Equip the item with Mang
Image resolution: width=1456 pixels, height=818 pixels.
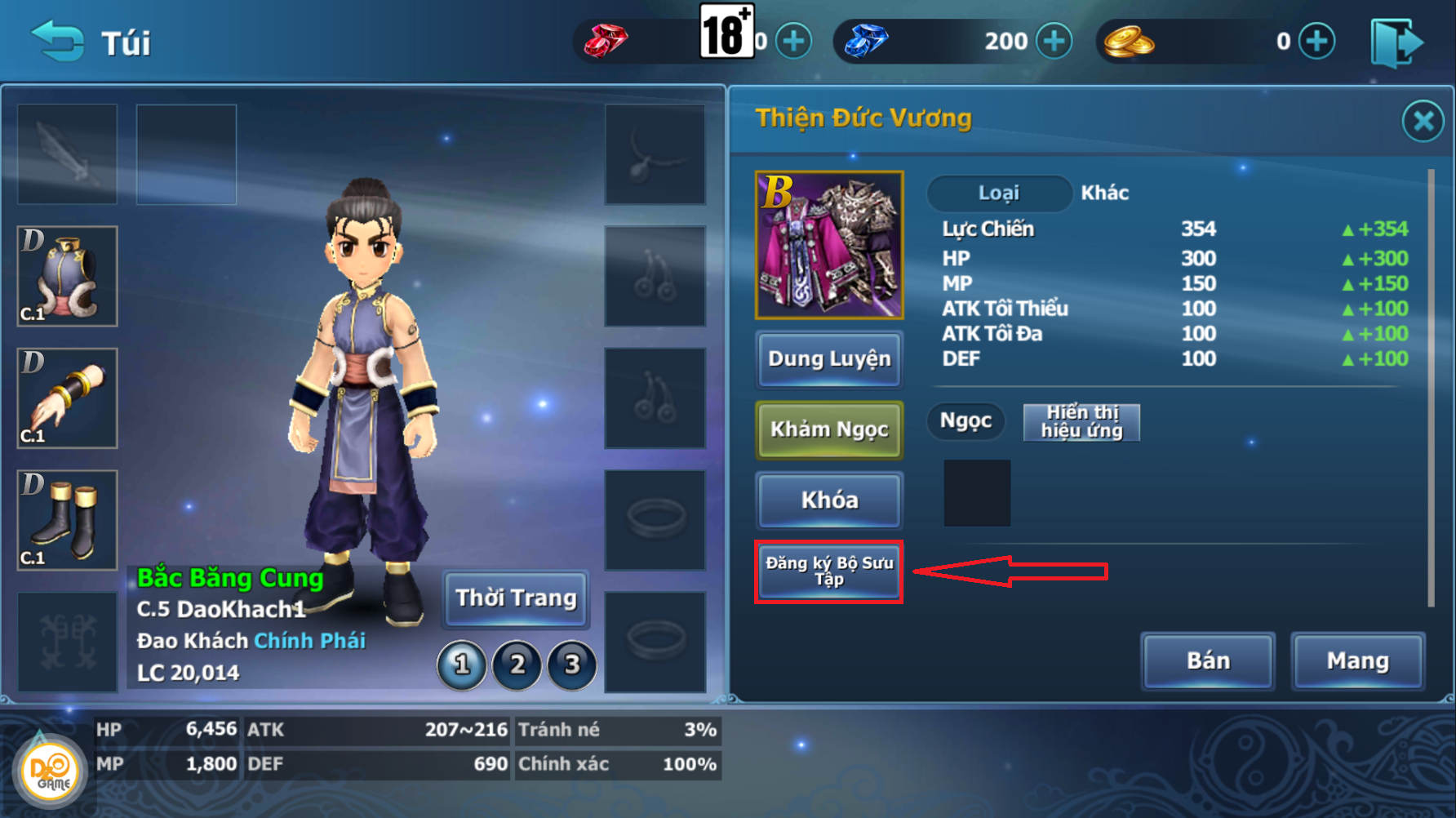pos(1357,660)
